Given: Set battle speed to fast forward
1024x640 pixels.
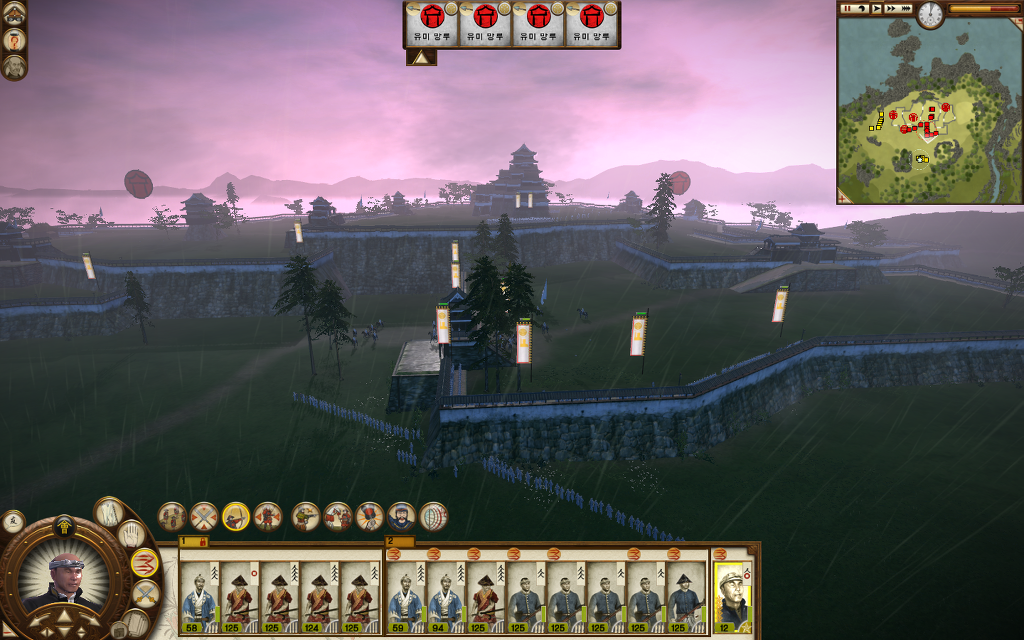Looking at the screenshot, I should point(891,8).
